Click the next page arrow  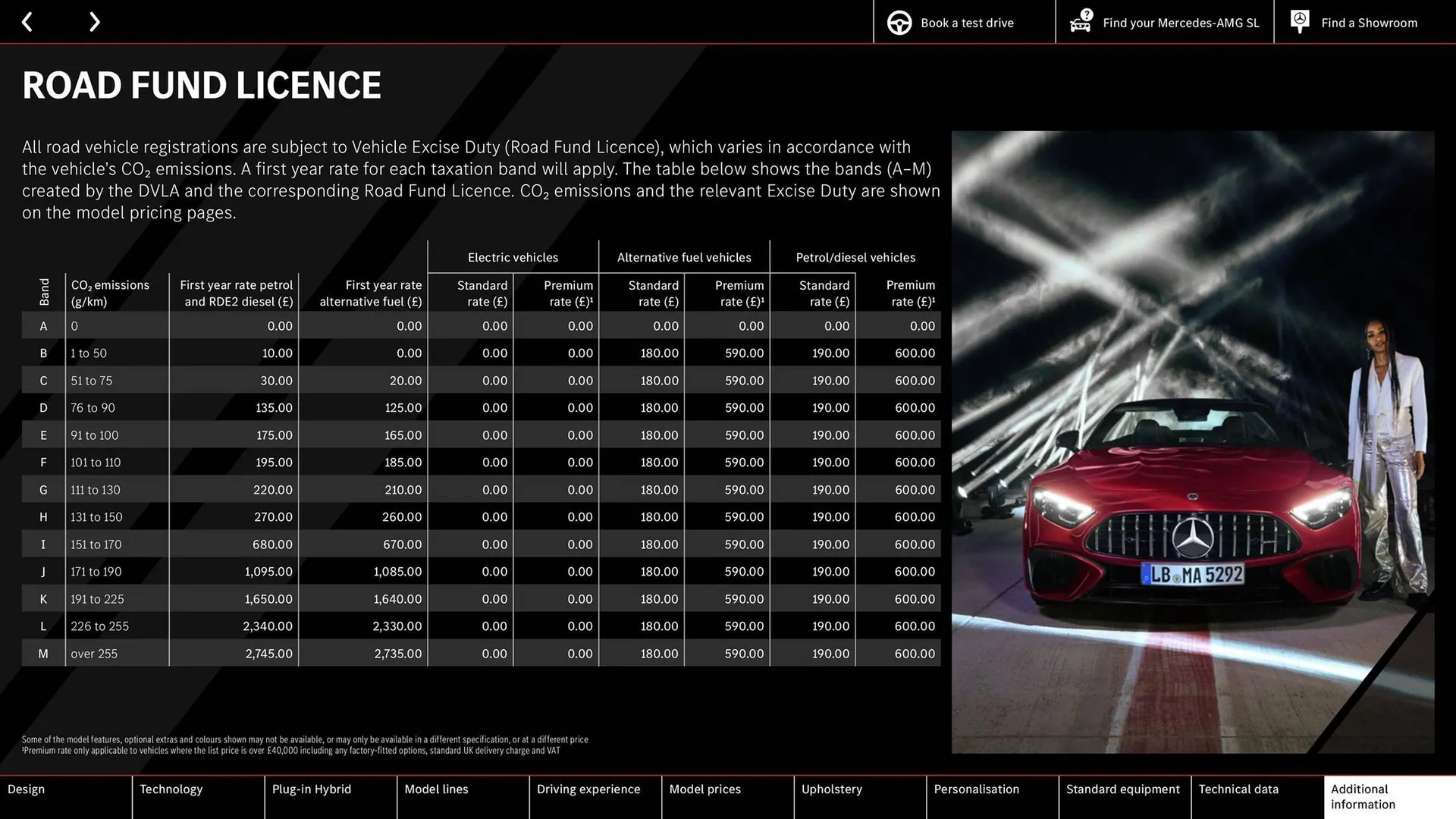94,21
